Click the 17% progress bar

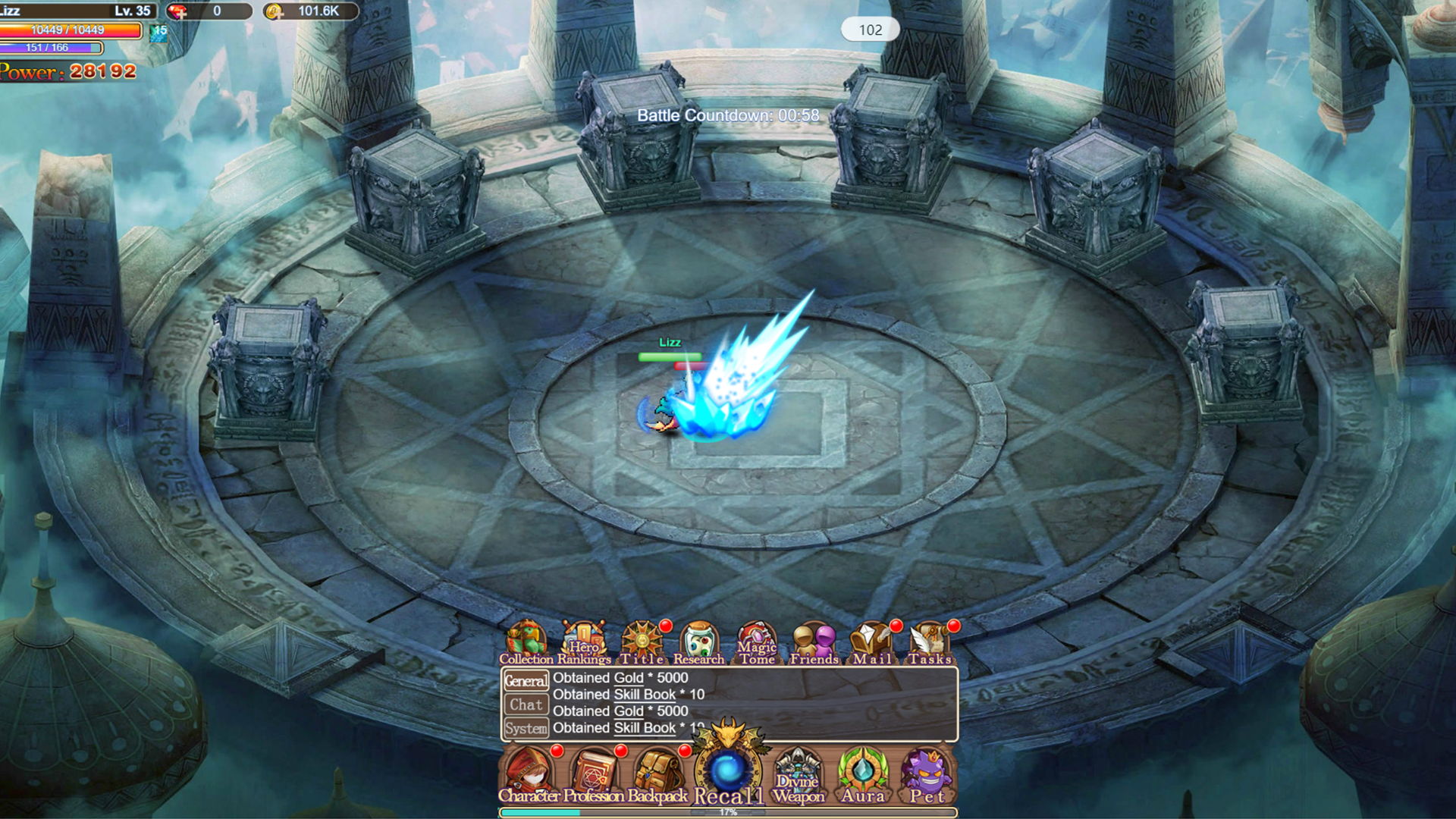pyautogui.click(x=728, y=811)
